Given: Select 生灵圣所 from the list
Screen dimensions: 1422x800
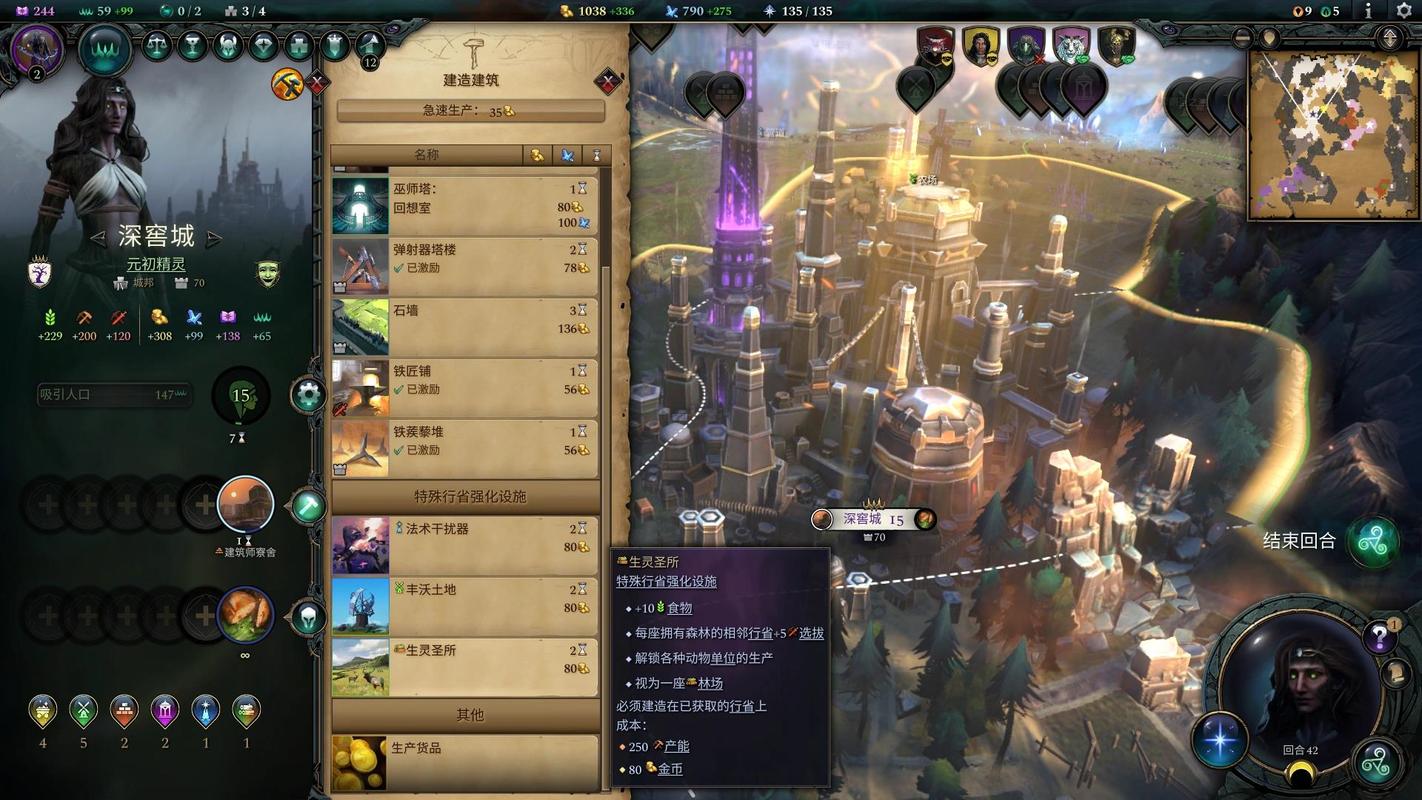Looking at the screenshot, I should coord(465,667).
